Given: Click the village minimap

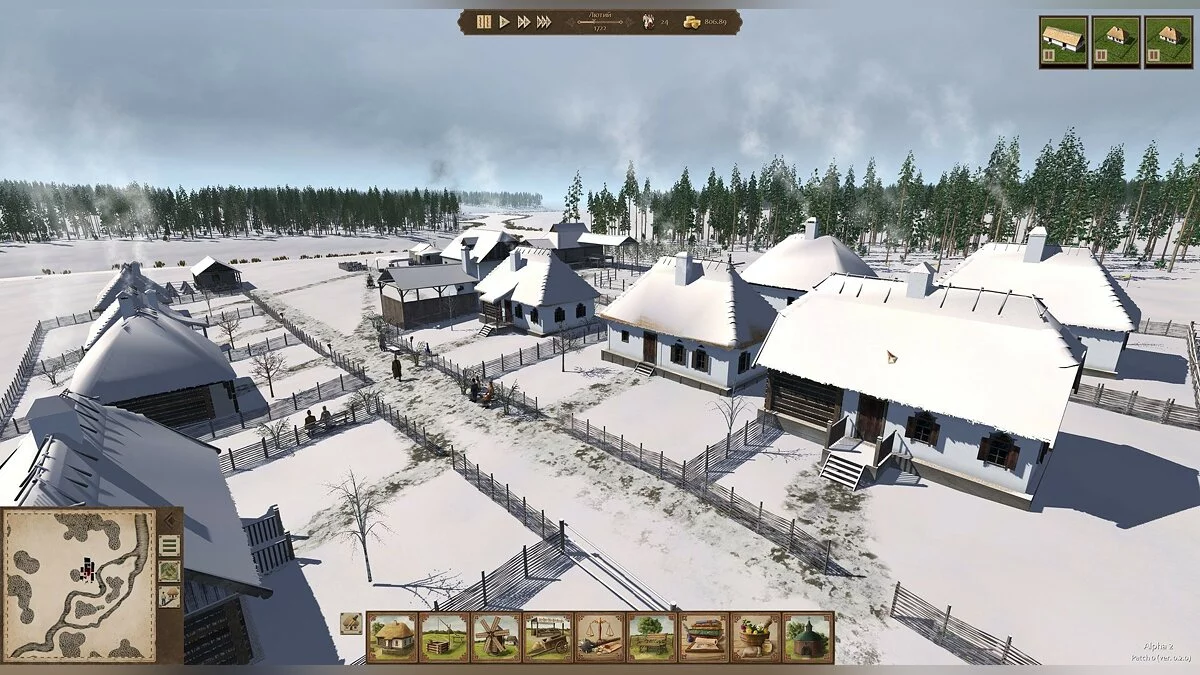Looking at the screenshot, I should (x=80, y=585).
